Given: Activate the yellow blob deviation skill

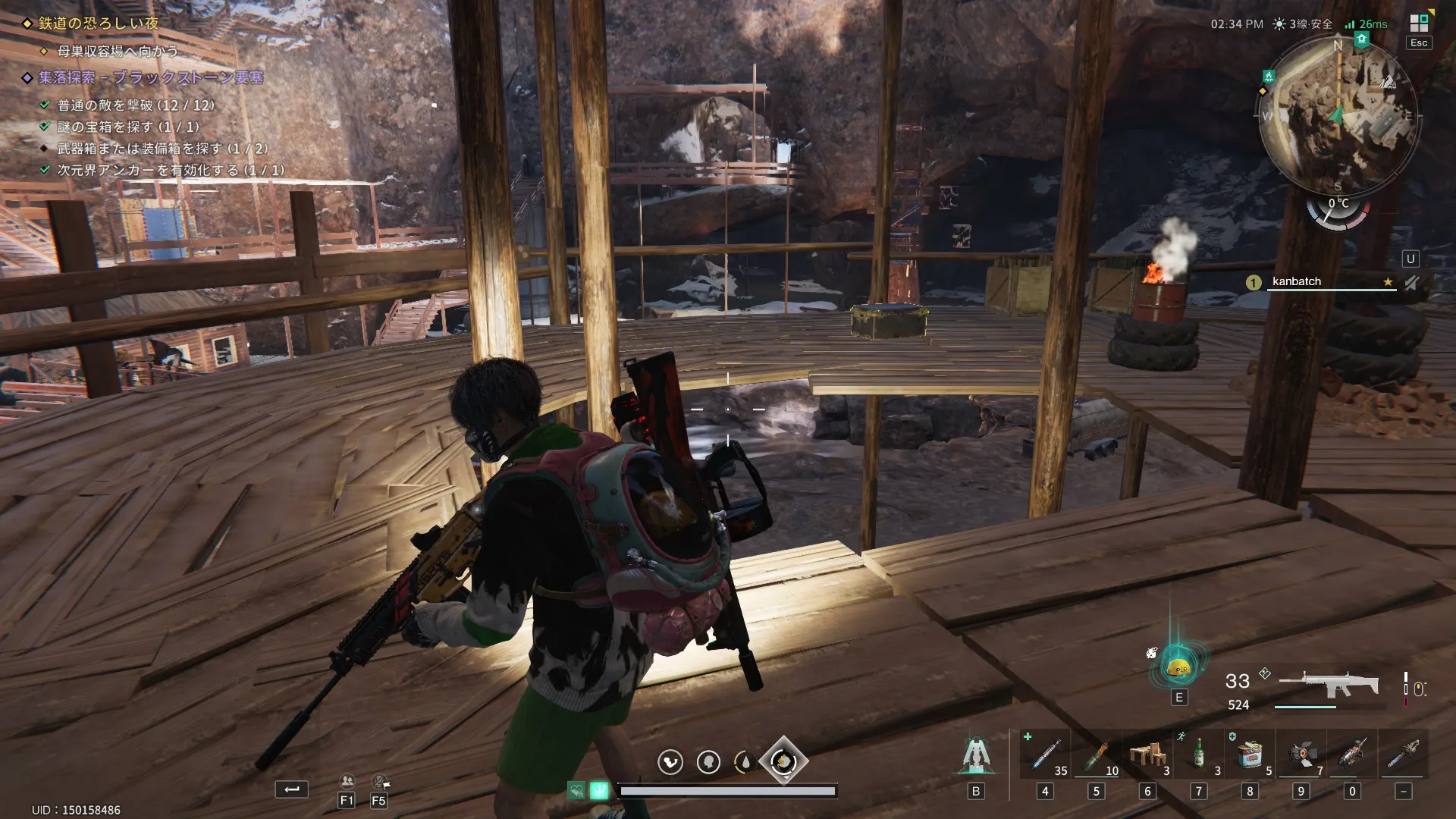Looking at the screenshot, I should tap(1178, 668).
